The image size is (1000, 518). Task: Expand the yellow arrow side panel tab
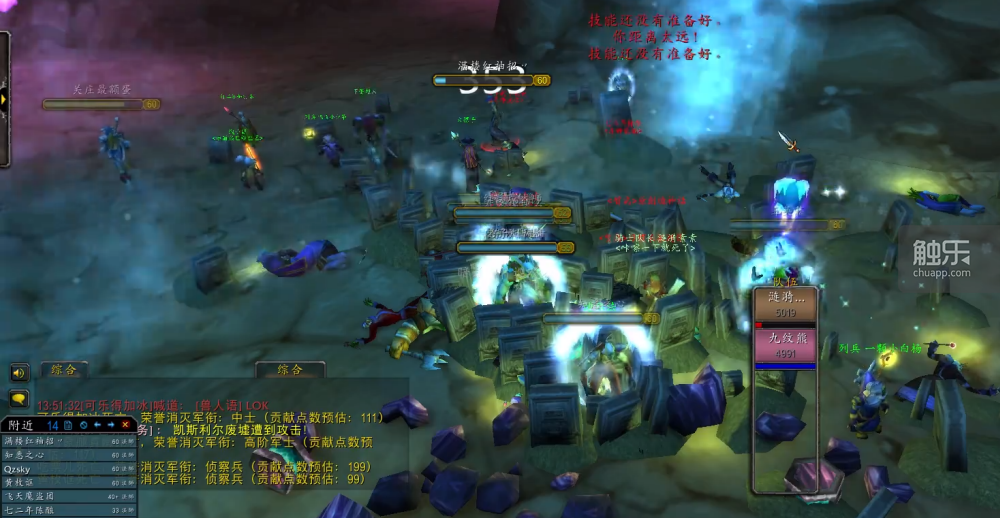tap(4, 99)
